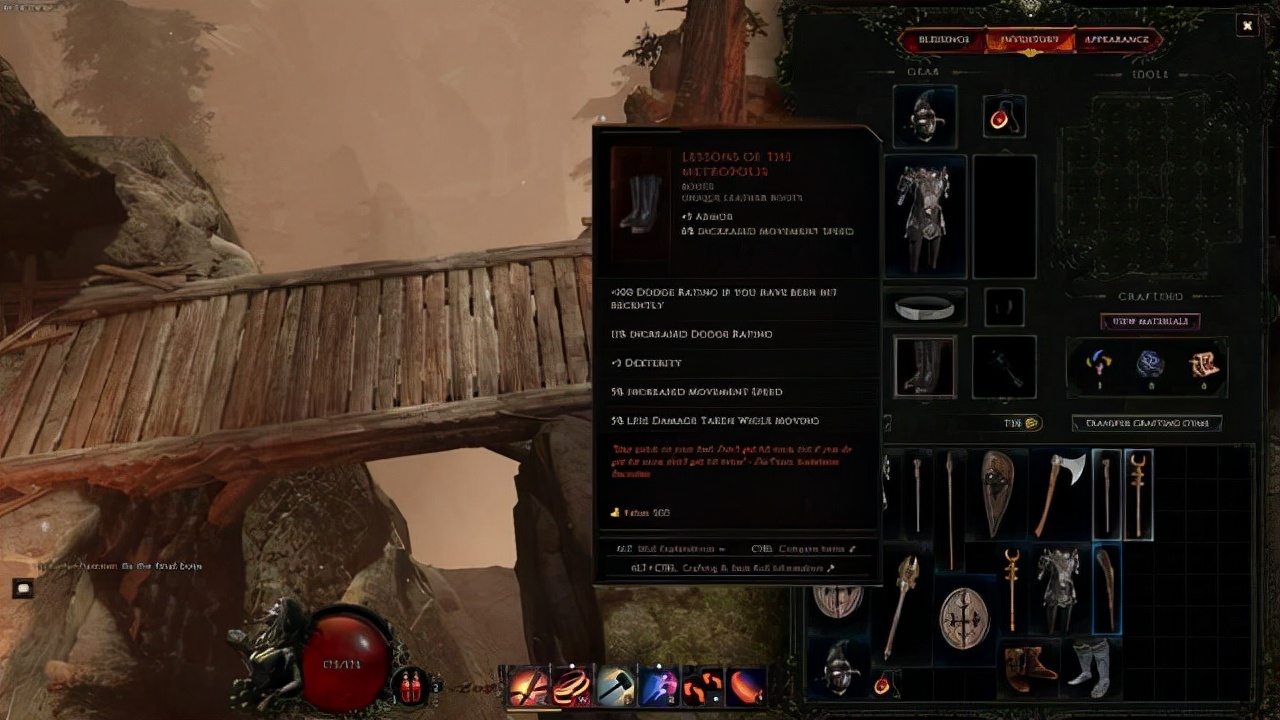Switch to the Blessings tab

pyautogui.click(x=943, y=40)
